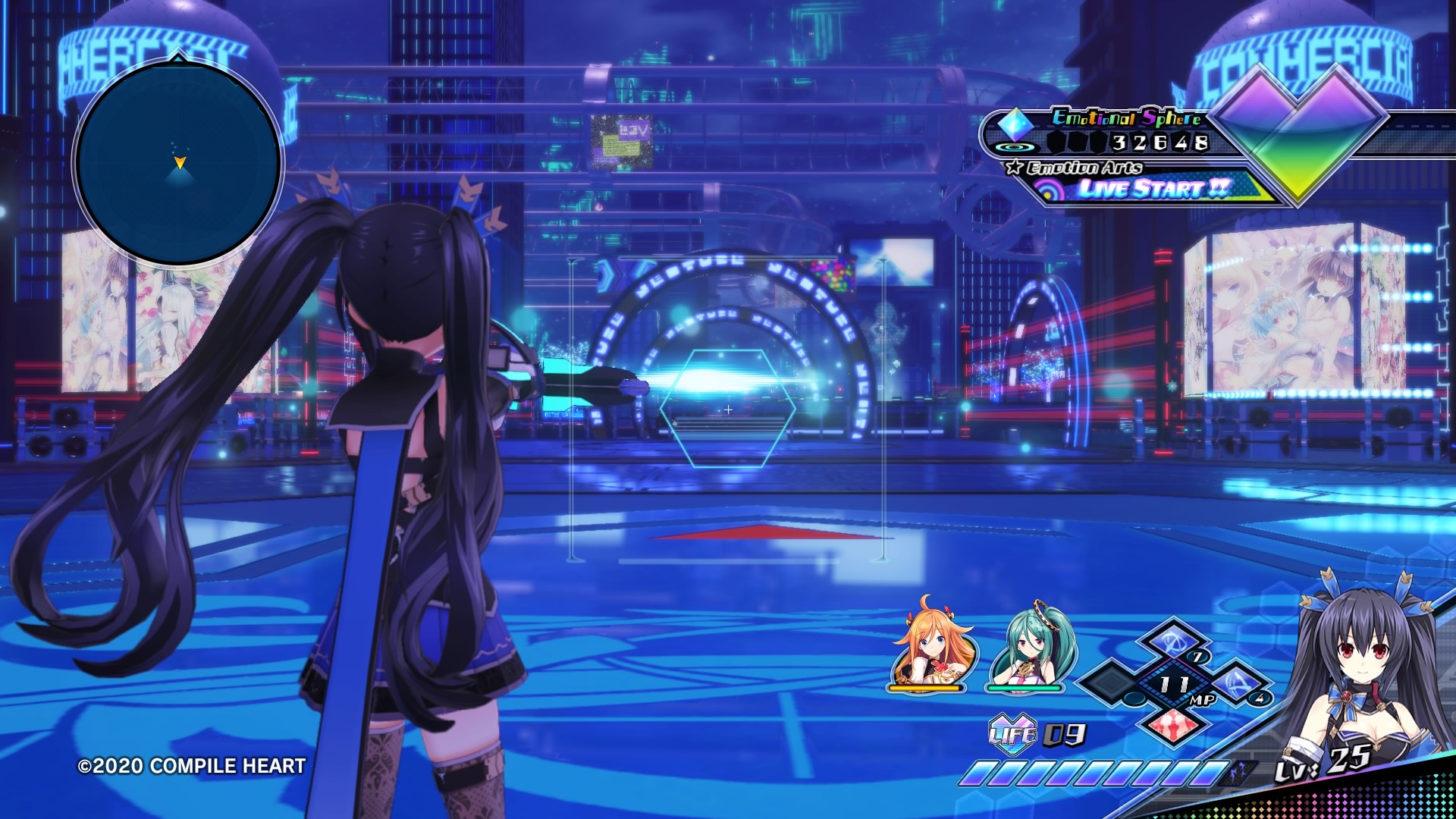Click the Live Start Emotion Arts banner
Image resolution: width=1456 pixels, height=819 pixels.
click(x=1153, y=188)
